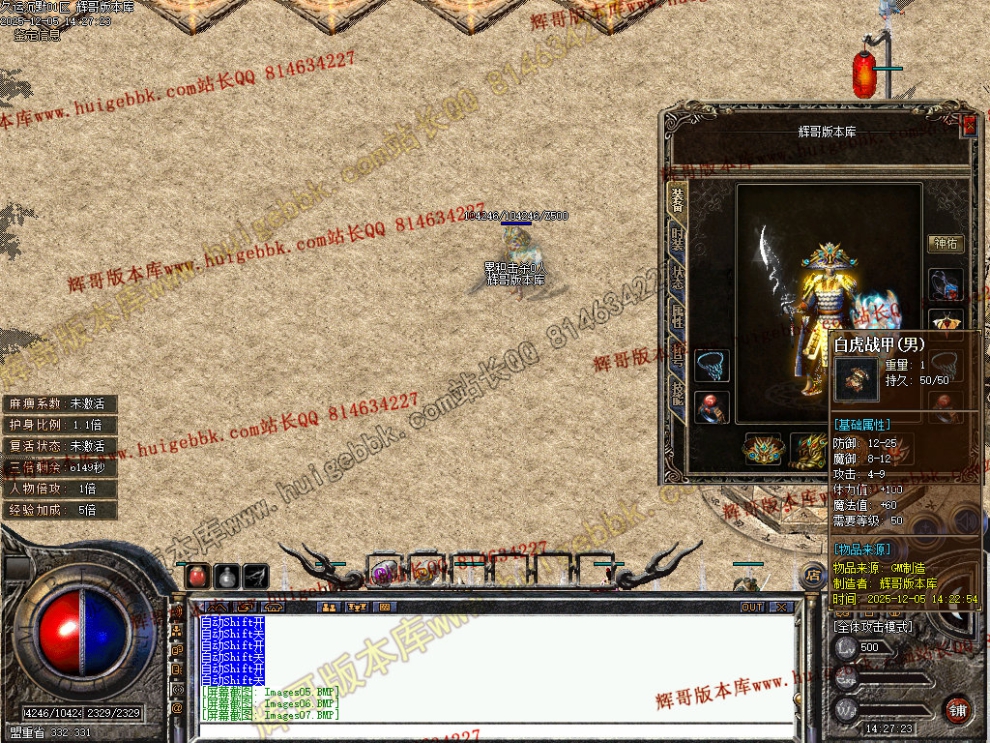990x743 pixels.
Task: Show the 技能 skills tab
Action: 677,394
